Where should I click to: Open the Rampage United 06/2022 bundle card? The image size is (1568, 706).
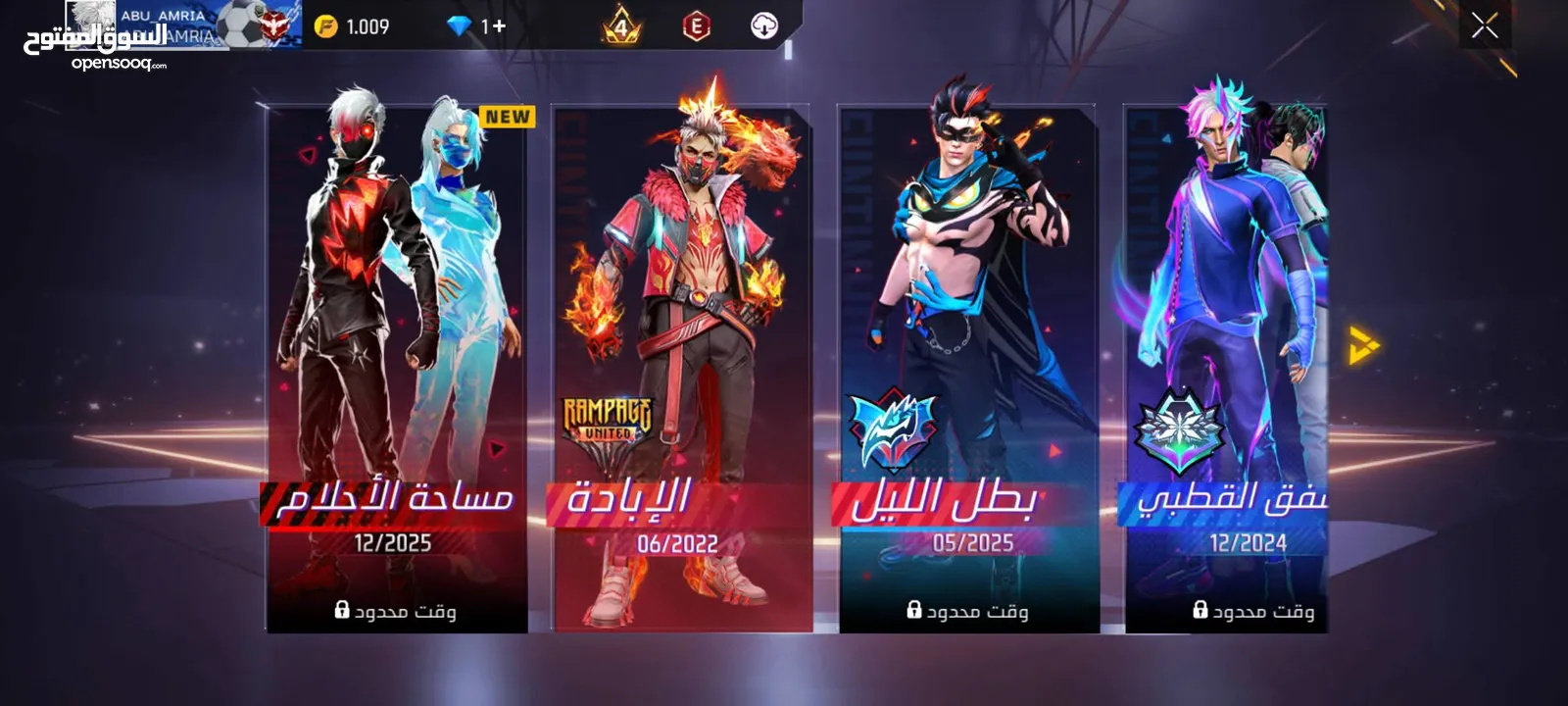coord(682,368)
